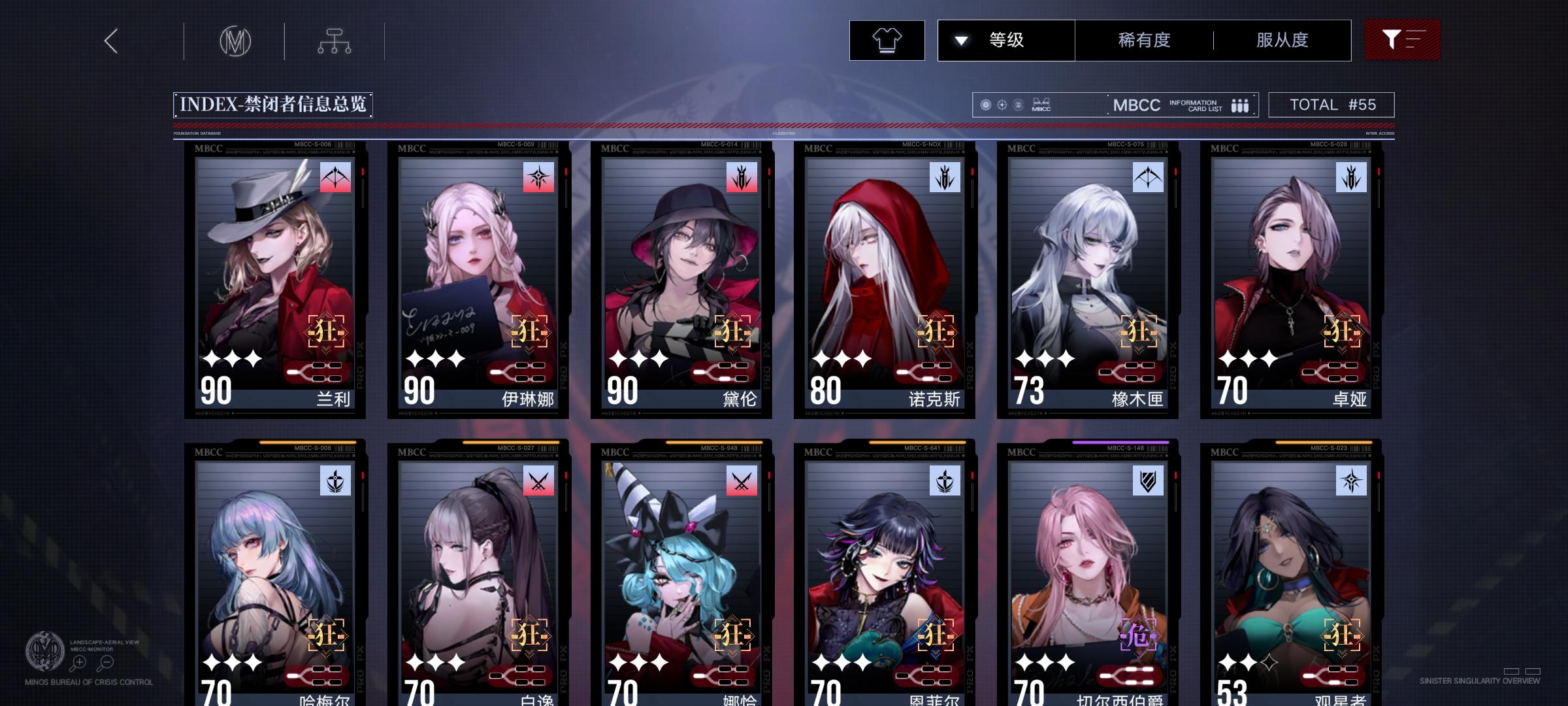Open the red filter icon at top right

[1402, 40]
